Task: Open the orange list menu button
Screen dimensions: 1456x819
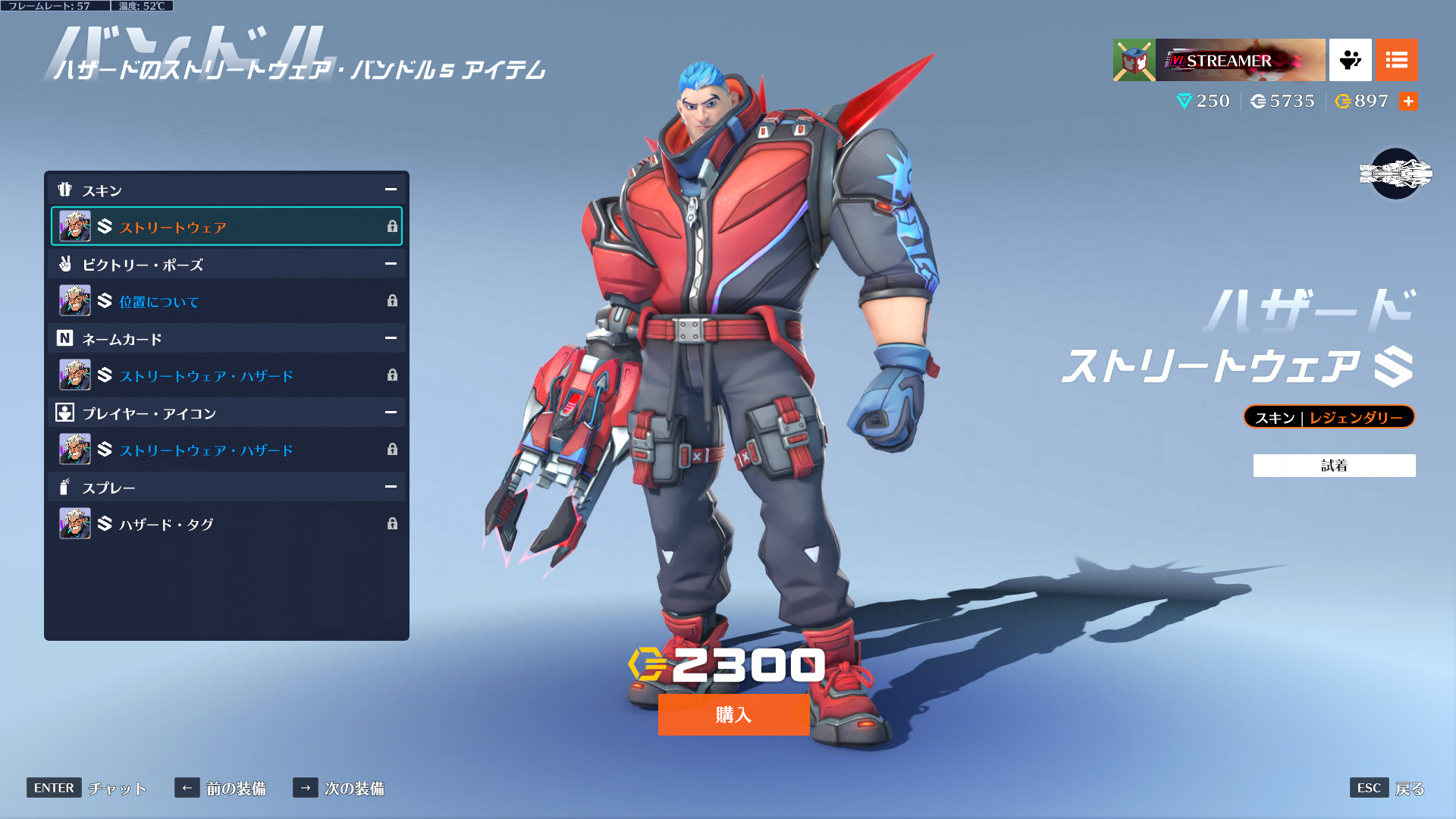Action: pos(1396,60)
